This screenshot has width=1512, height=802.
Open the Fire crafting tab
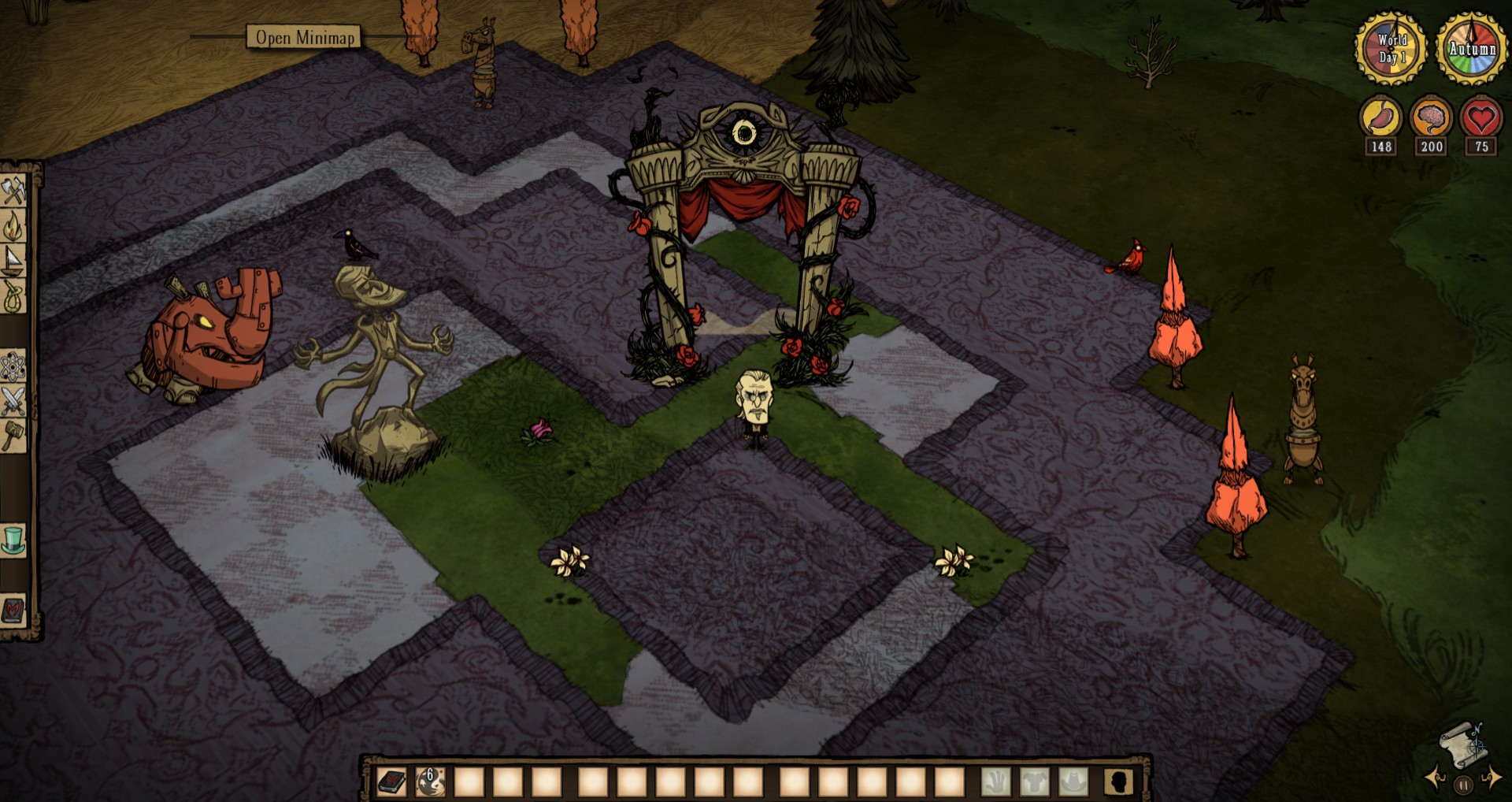(x=13, y=226)
